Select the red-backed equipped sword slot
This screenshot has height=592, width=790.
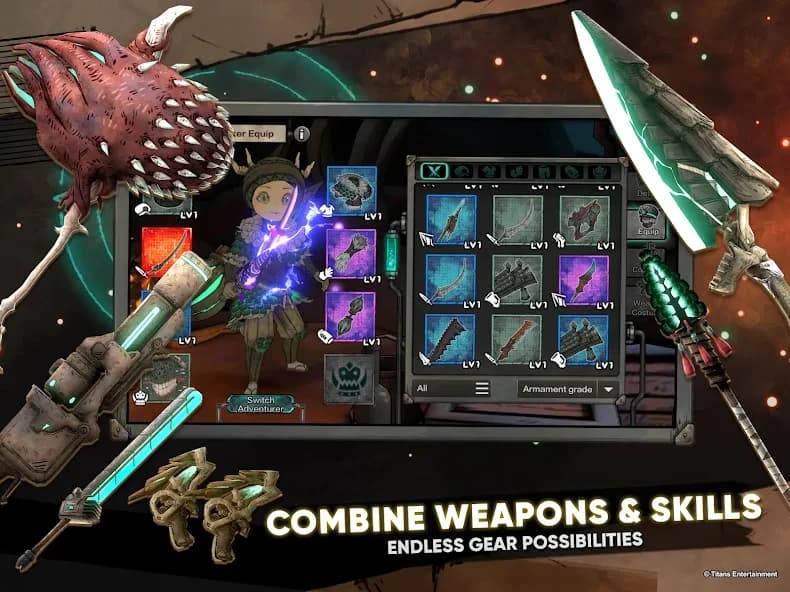(x=166, y=252)
